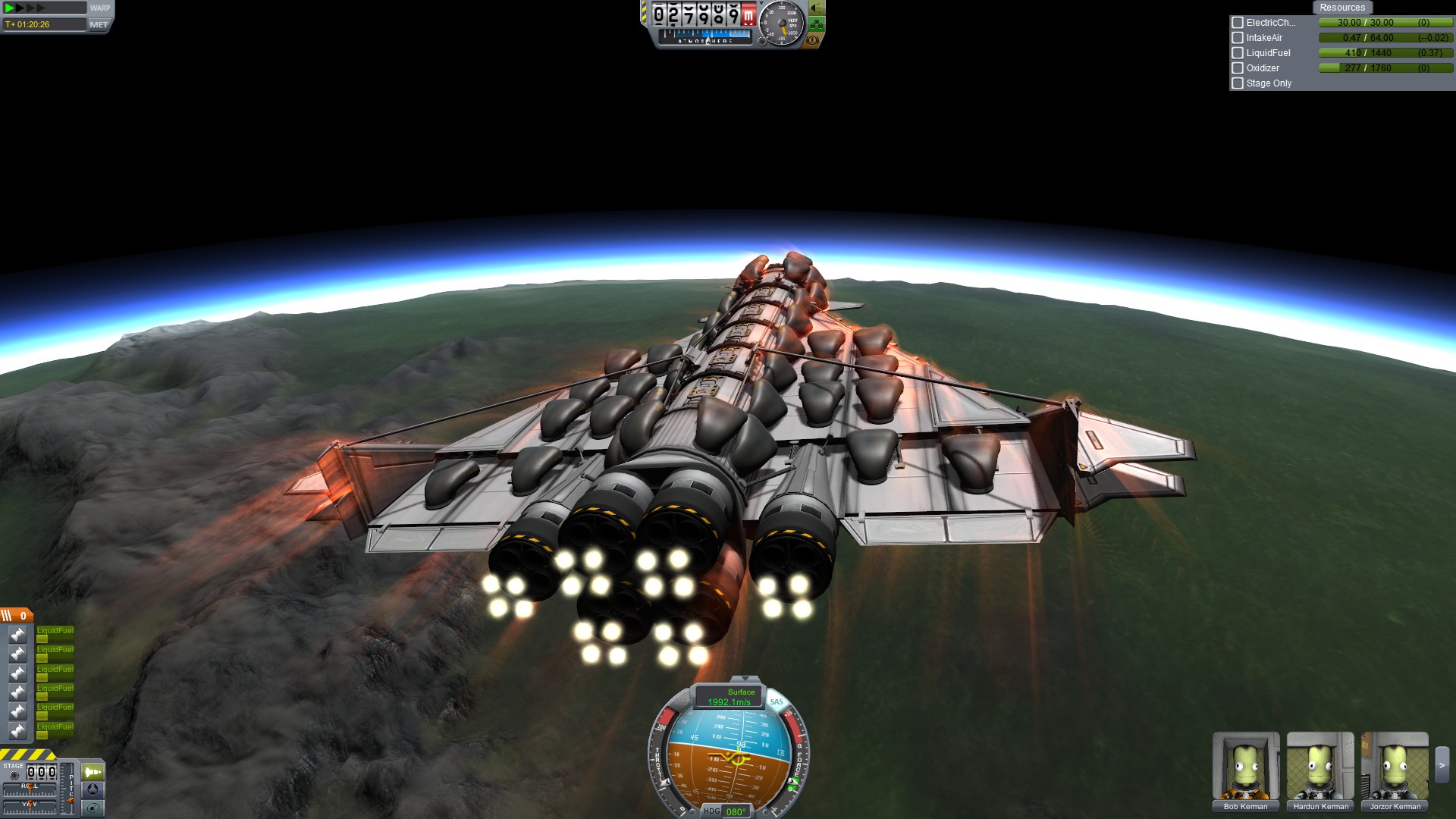Select Bob Kerman's crew portrait
Image resolution: width=1456 pixels, height=819 pixels.
(1245, 766)
